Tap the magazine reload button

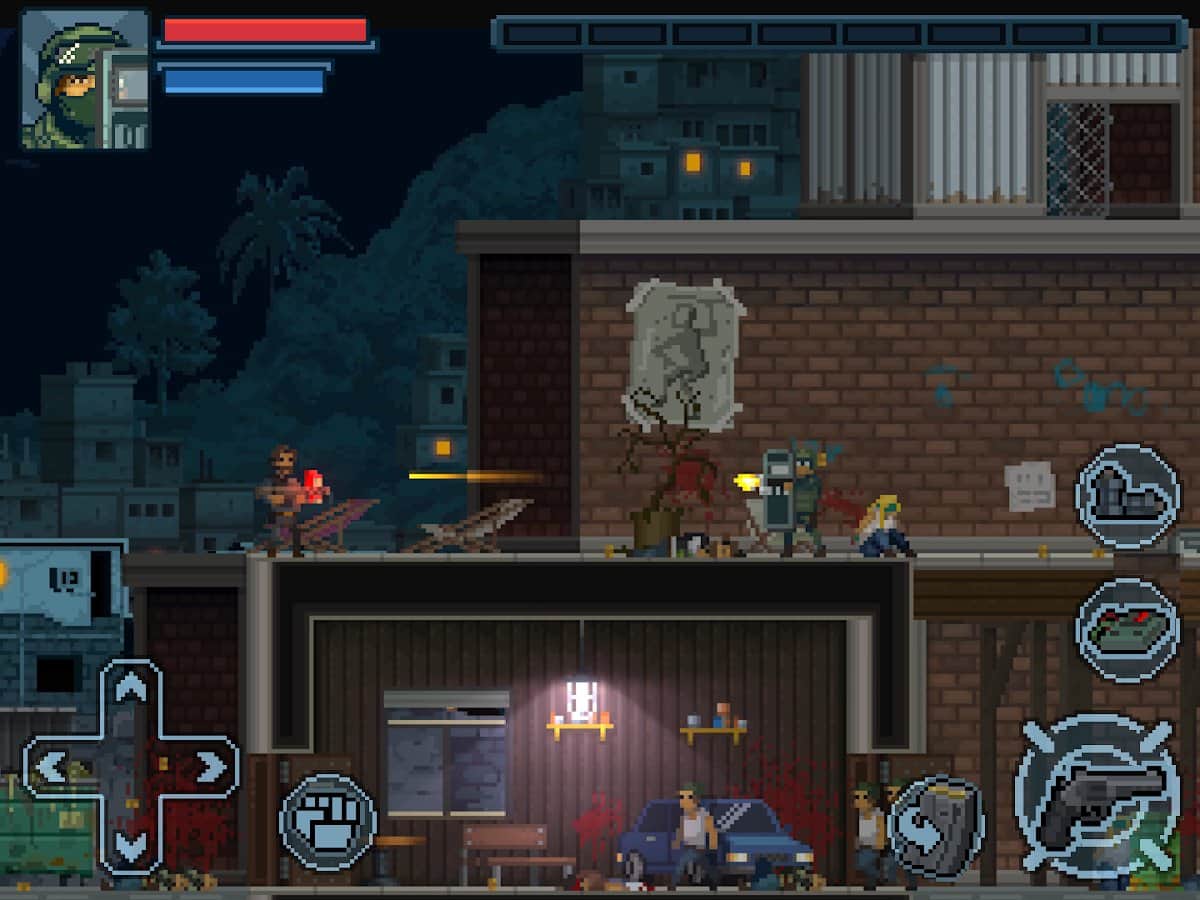click(x=936, y=827)
